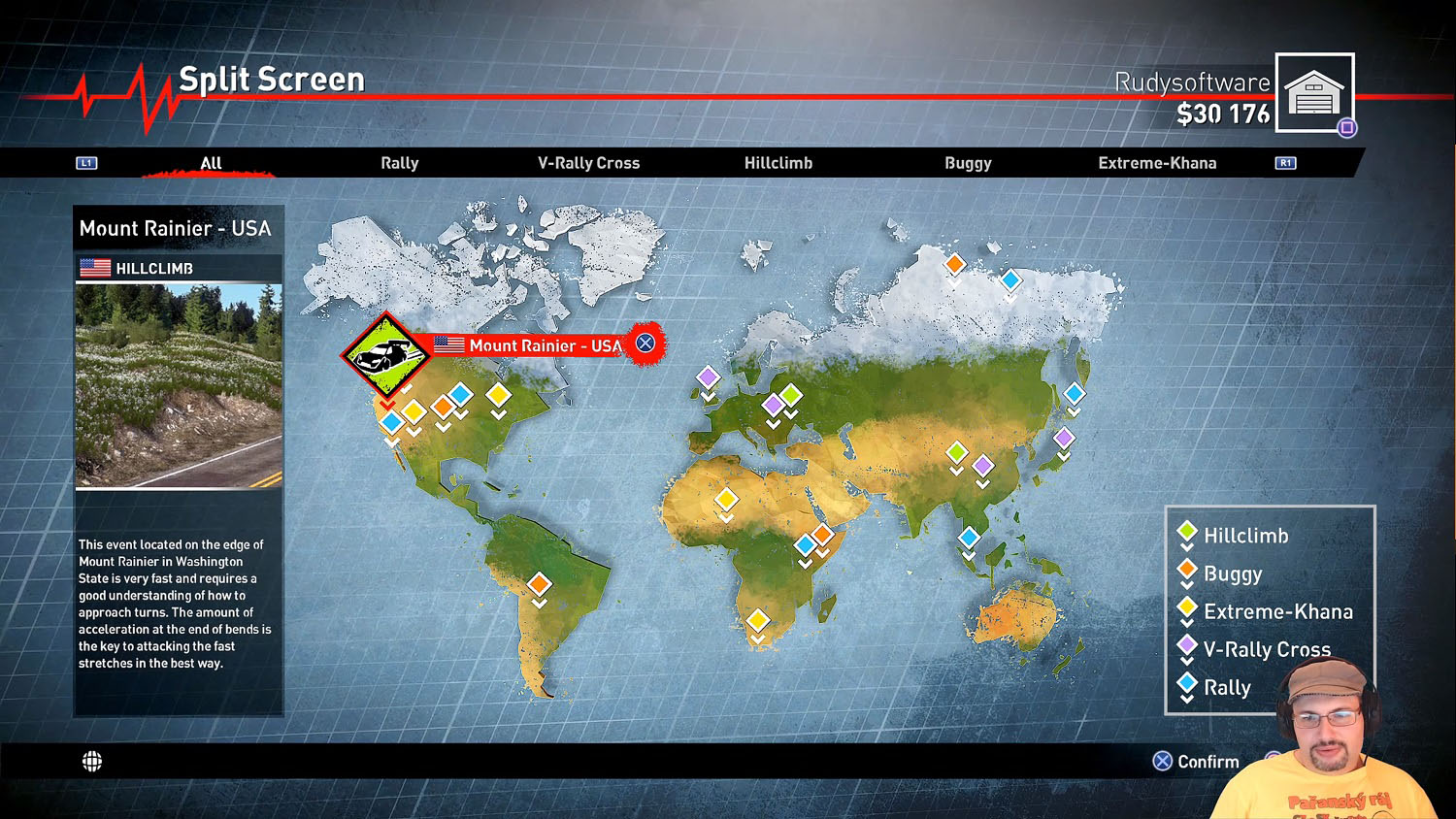This screenshot has height=819, width=1456.
Task: Select the yellow Extreme-Khana marker in southern Africa
Action: (x=758, y=620)
